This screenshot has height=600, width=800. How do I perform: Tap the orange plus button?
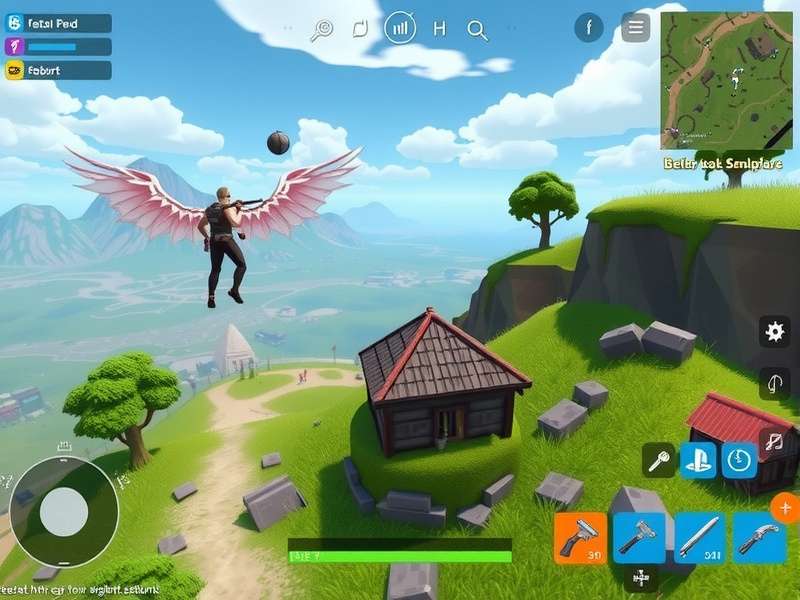[785, 509]
